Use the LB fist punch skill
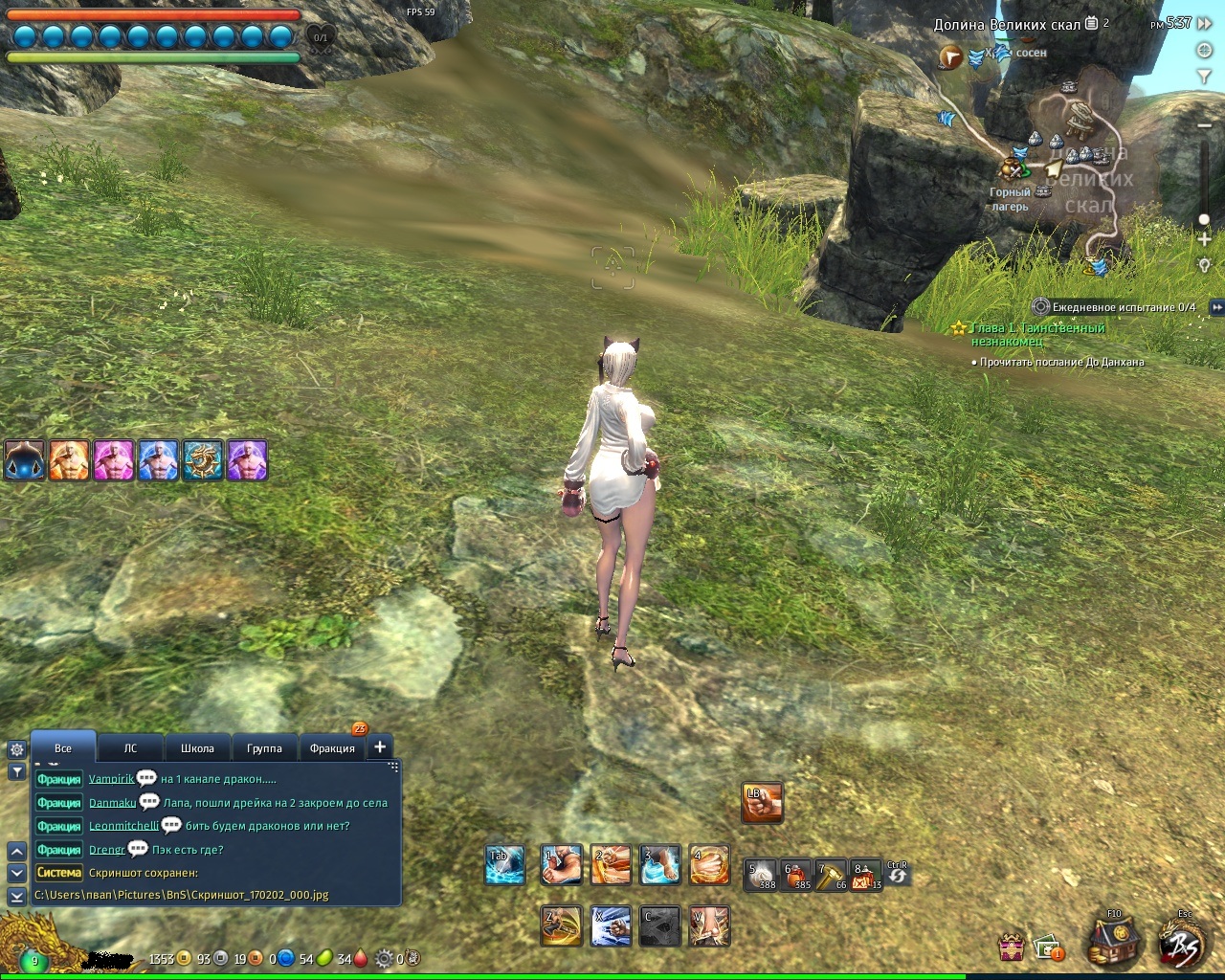The width and height of the screenshot is (1225, 980). point(763,802)
